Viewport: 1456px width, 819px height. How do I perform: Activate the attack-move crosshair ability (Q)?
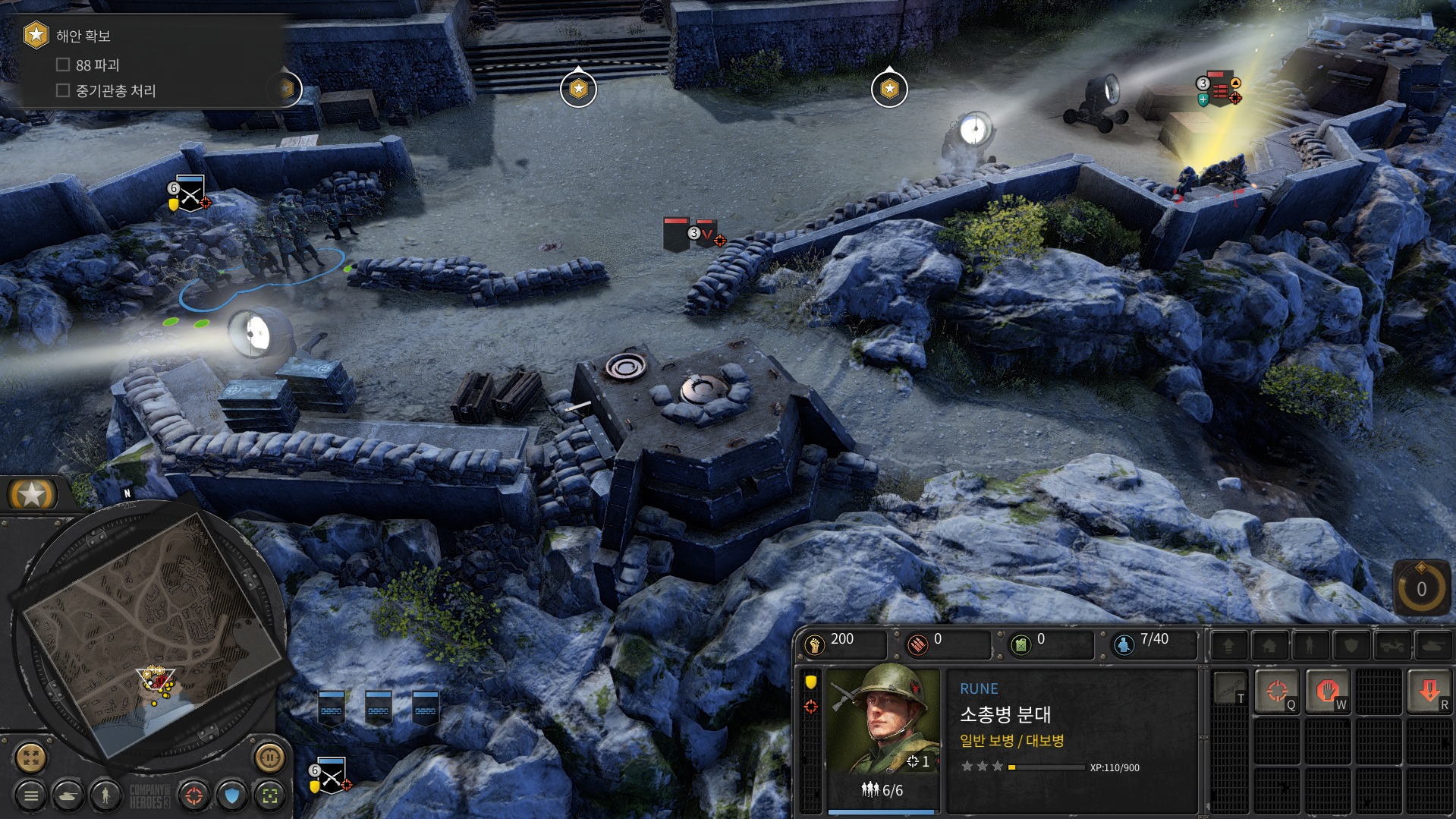tap(1277, 691)
